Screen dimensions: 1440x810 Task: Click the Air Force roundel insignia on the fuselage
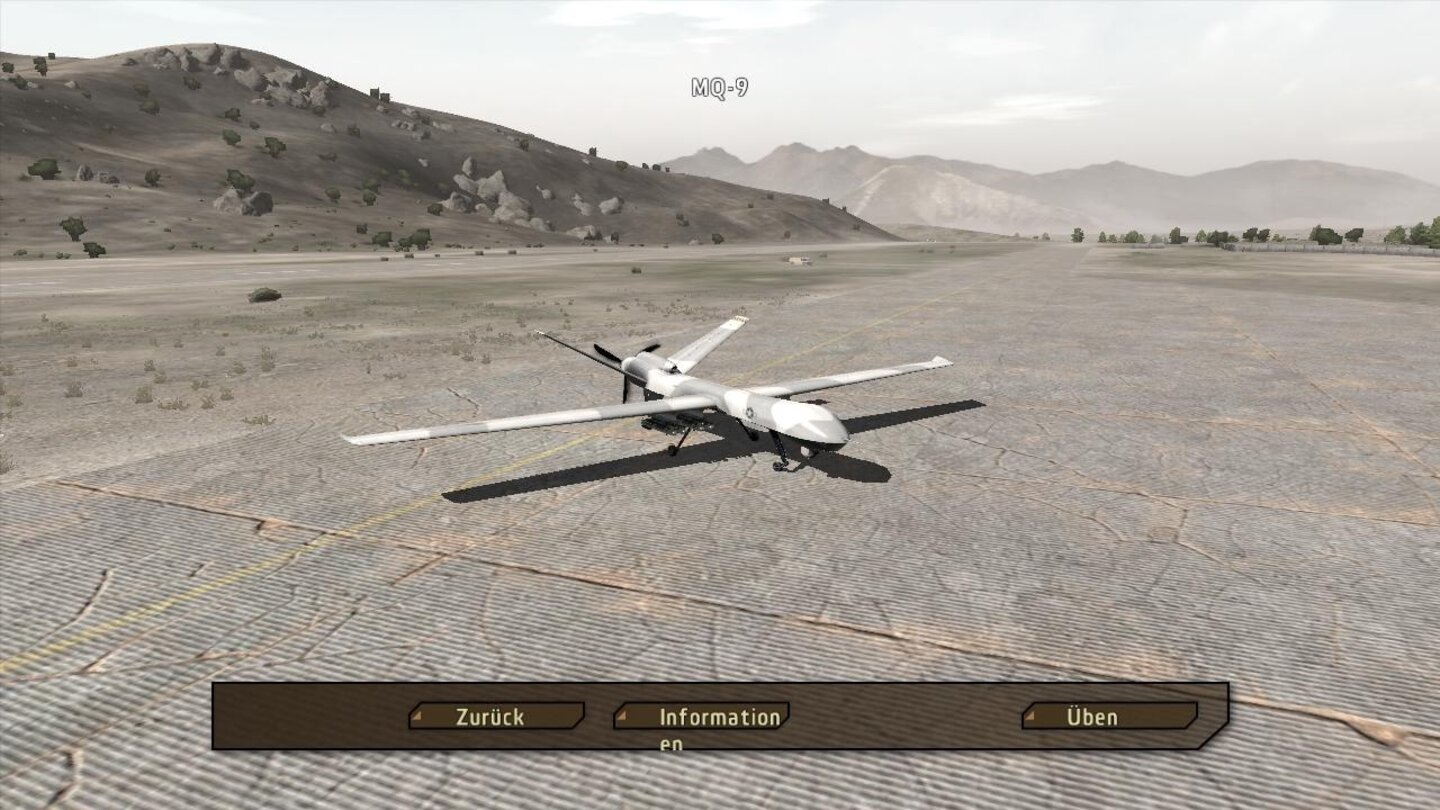pyautogui.click(x=750, y=412)
